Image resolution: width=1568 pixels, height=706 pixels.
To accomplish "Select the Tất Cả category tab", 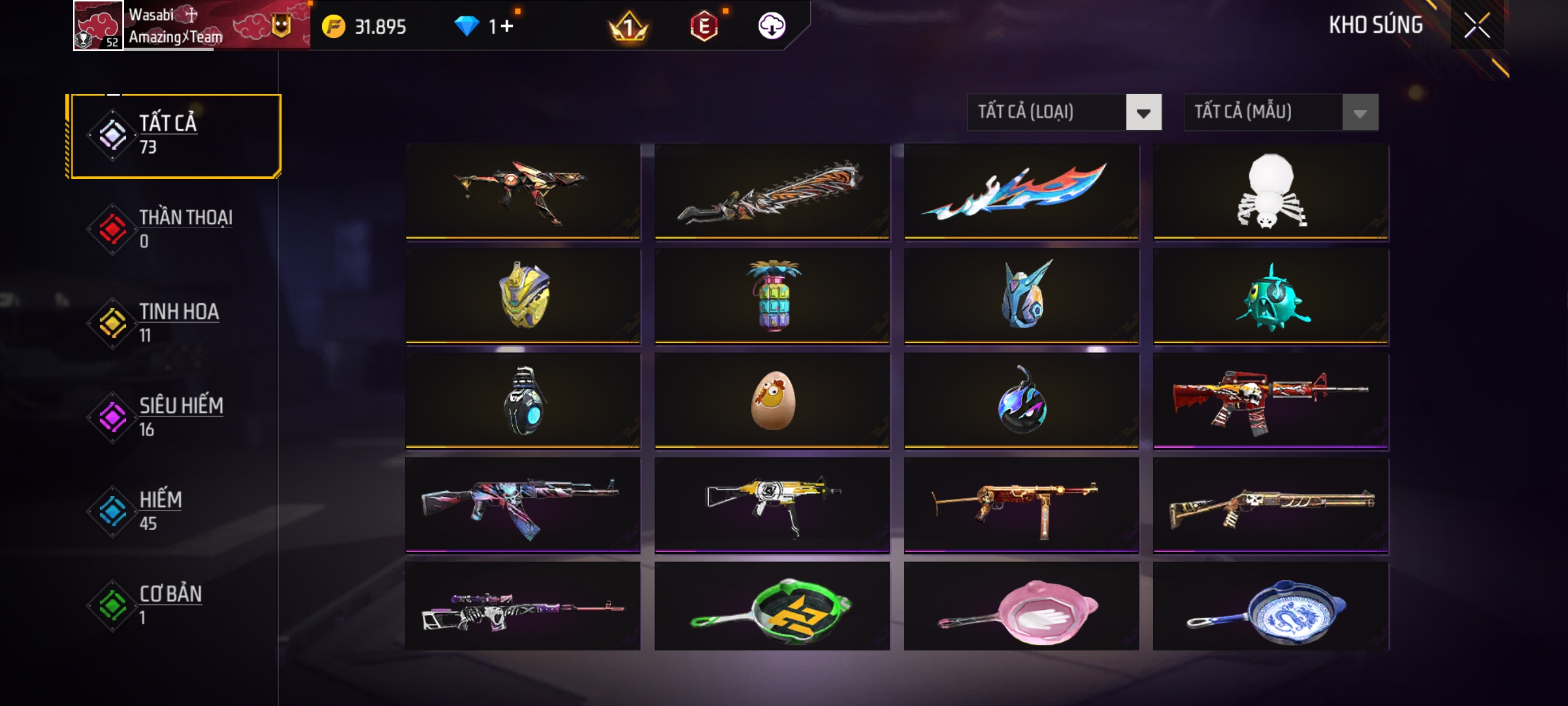I will pos(175,136).
